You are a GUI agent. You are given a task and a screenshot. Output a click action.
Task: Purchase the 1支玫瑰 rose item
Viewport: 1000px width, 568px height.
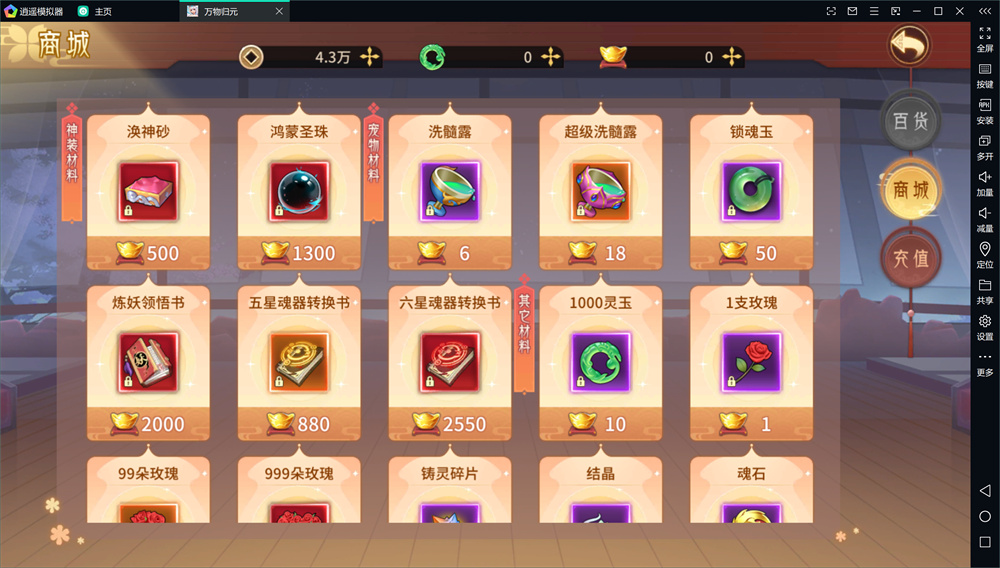pyautogui.click(x=751, y=362)
